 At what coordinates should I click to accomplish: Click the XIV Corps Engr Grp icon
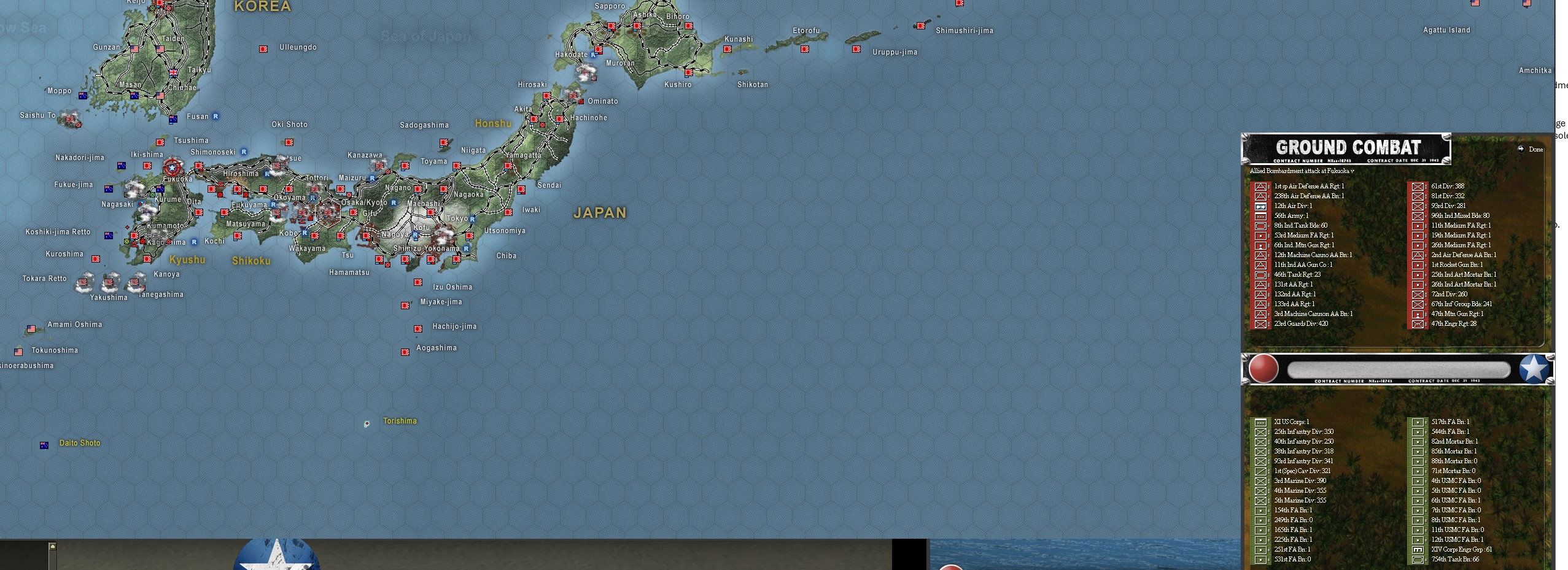(x=1419, y=550)
